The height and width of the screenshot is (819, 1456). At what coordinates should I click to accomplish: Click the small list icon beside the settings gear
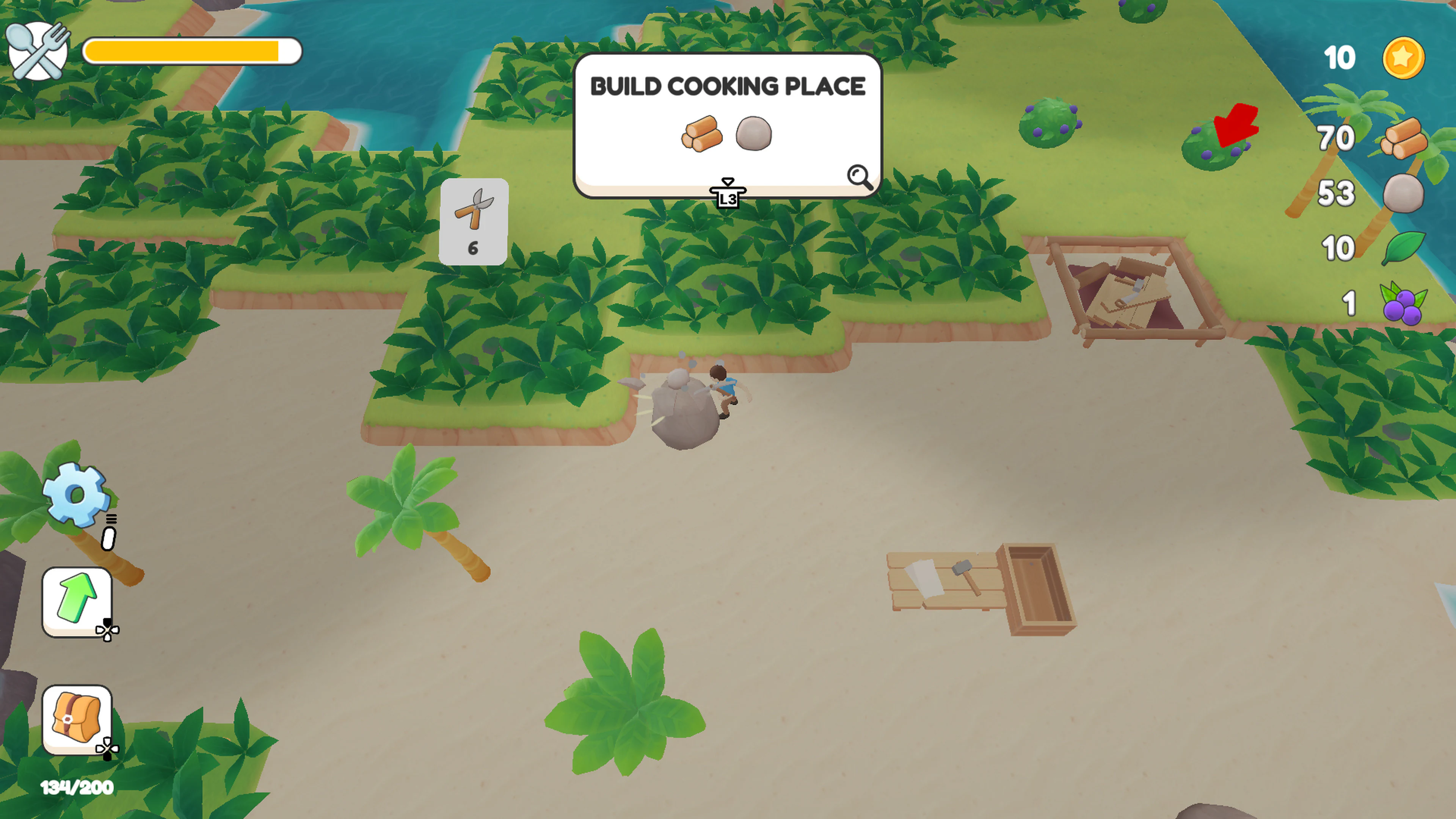click(111, 518)
